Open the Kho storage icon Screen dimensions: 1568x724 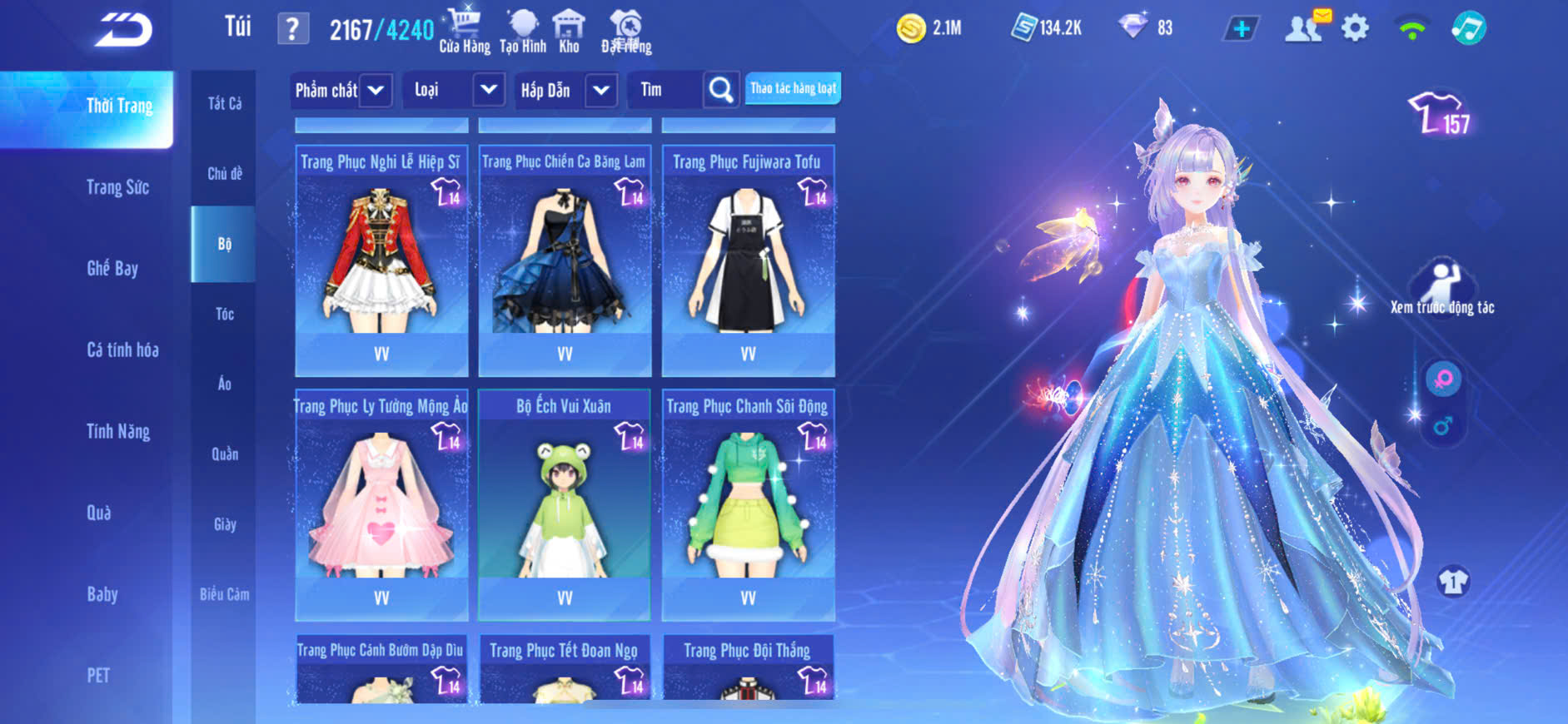tap(569, 31)
